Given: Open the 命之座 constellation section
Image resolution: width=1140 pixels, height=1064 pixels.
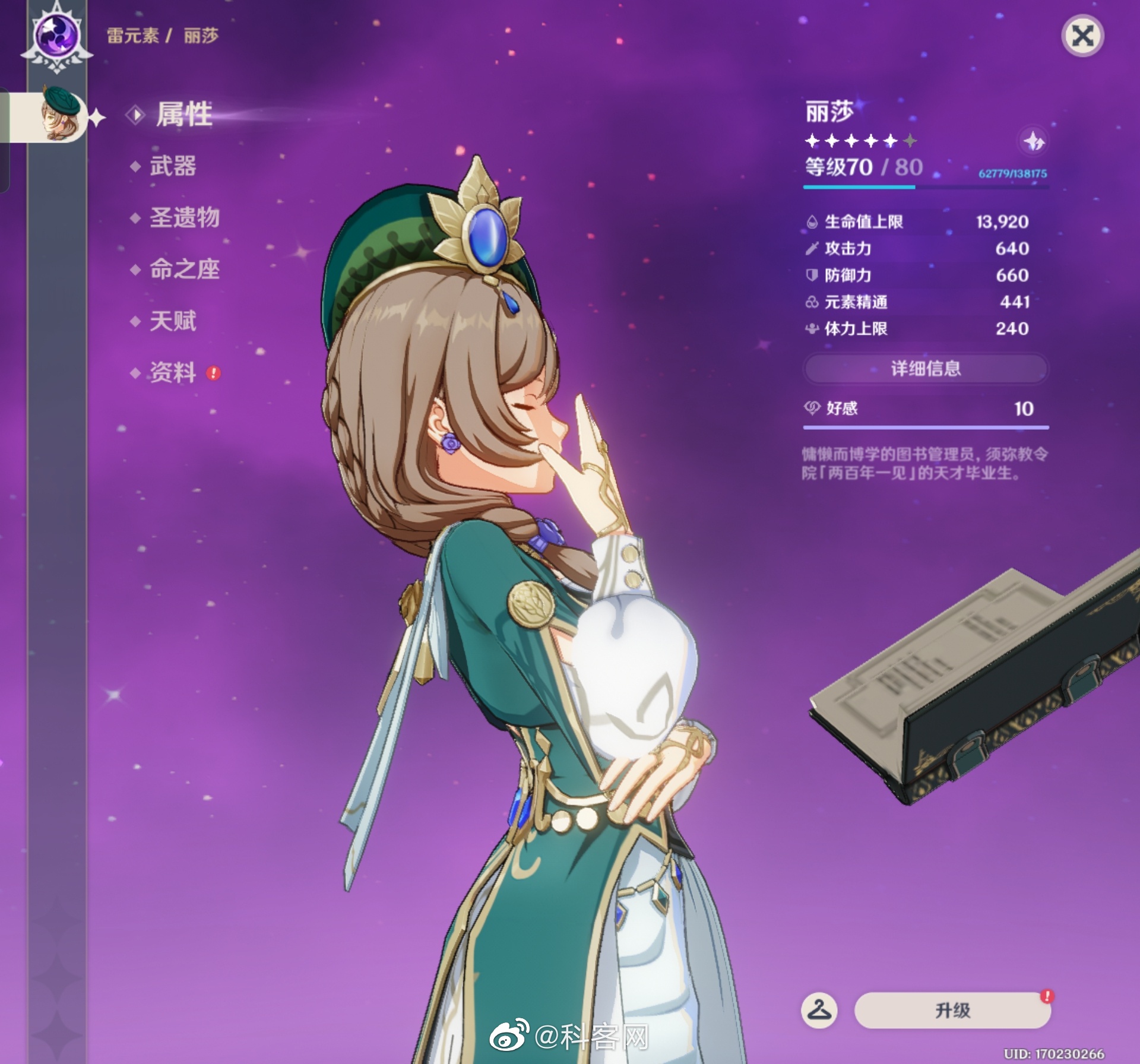Looking at the screenshot, I should 185,270.
